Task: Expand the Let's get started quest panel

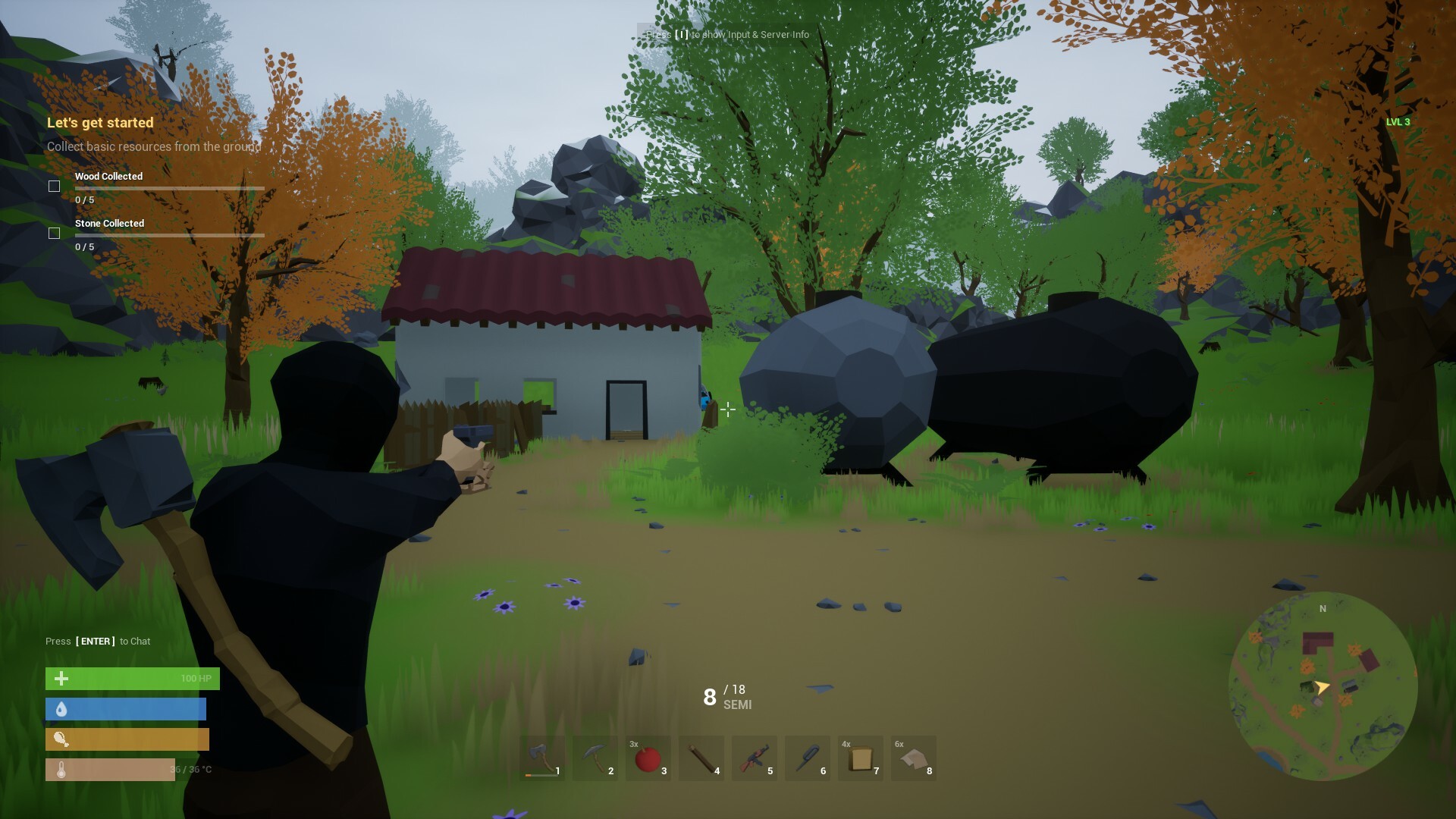Action: pyautogui.click(x=99, y=122)
